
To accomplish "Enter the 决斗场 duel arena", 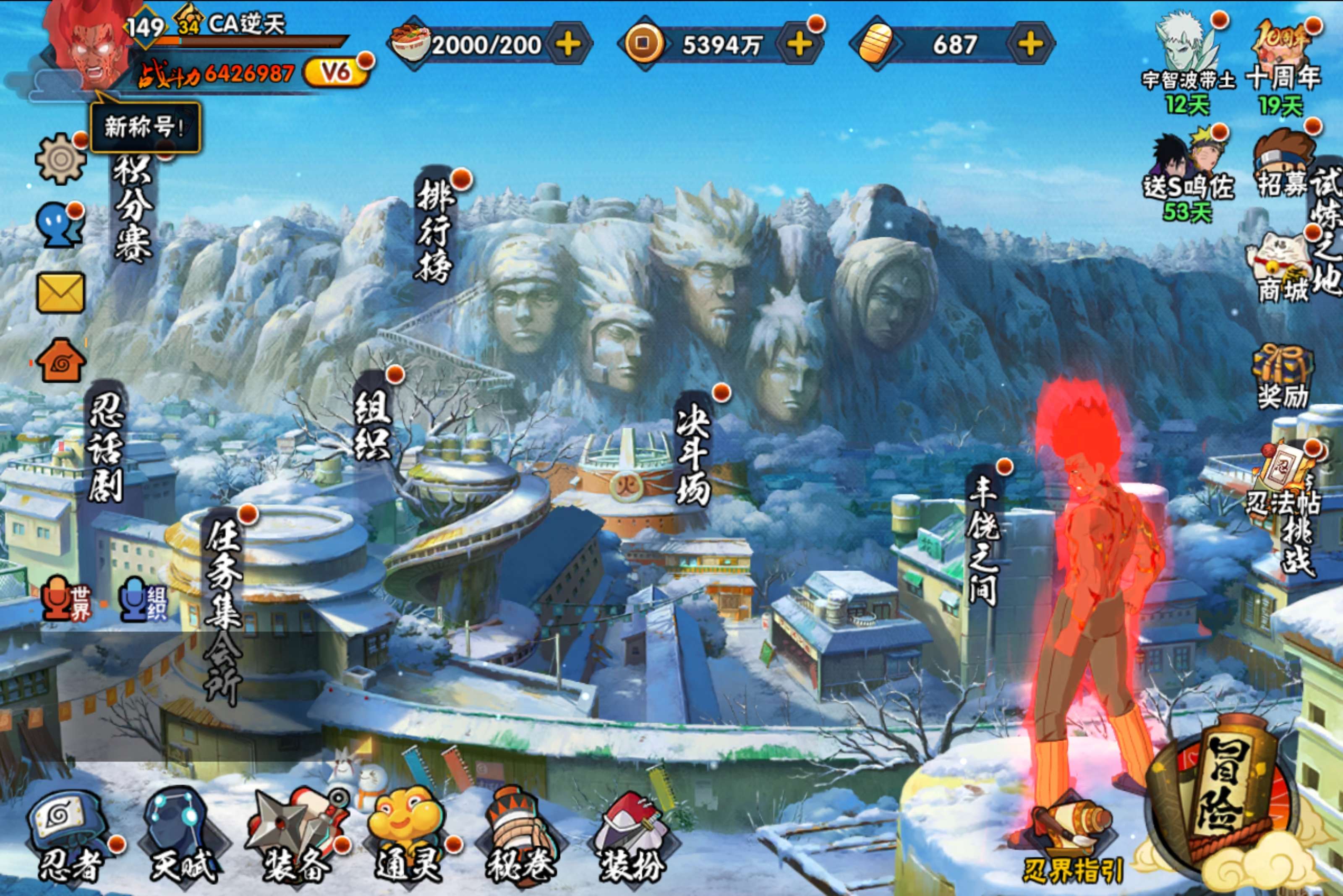I will (693, 451).
